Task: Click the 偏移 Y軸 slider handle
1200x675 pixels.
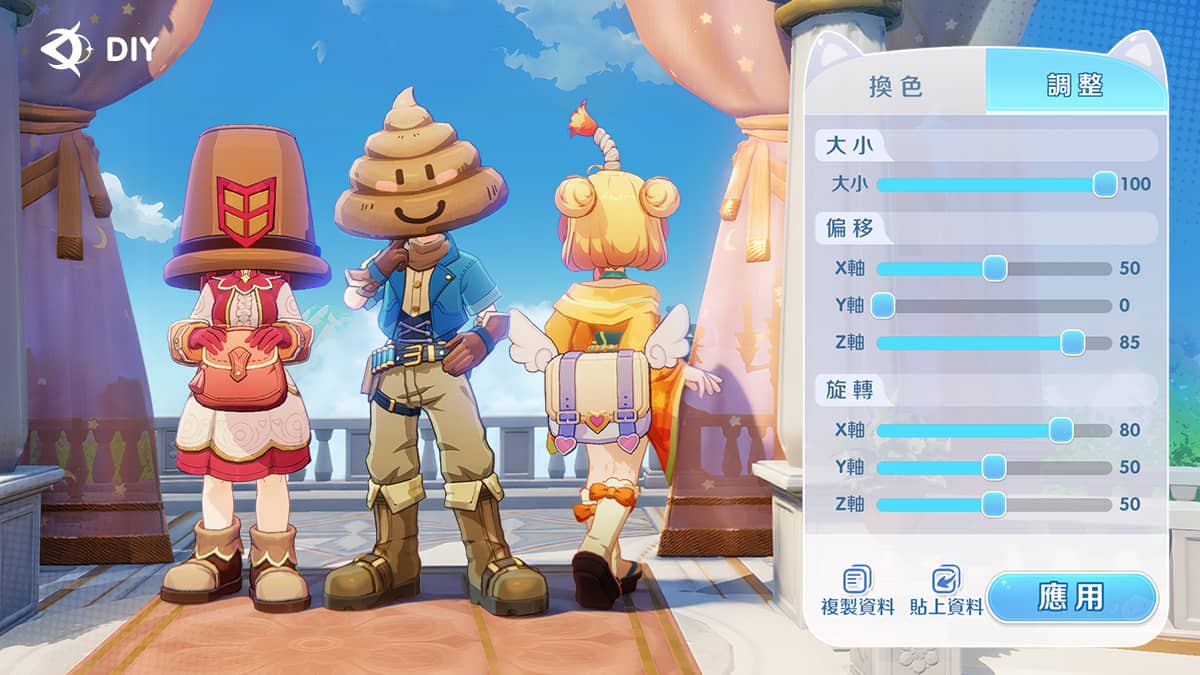Action: [x=882, y=306]
